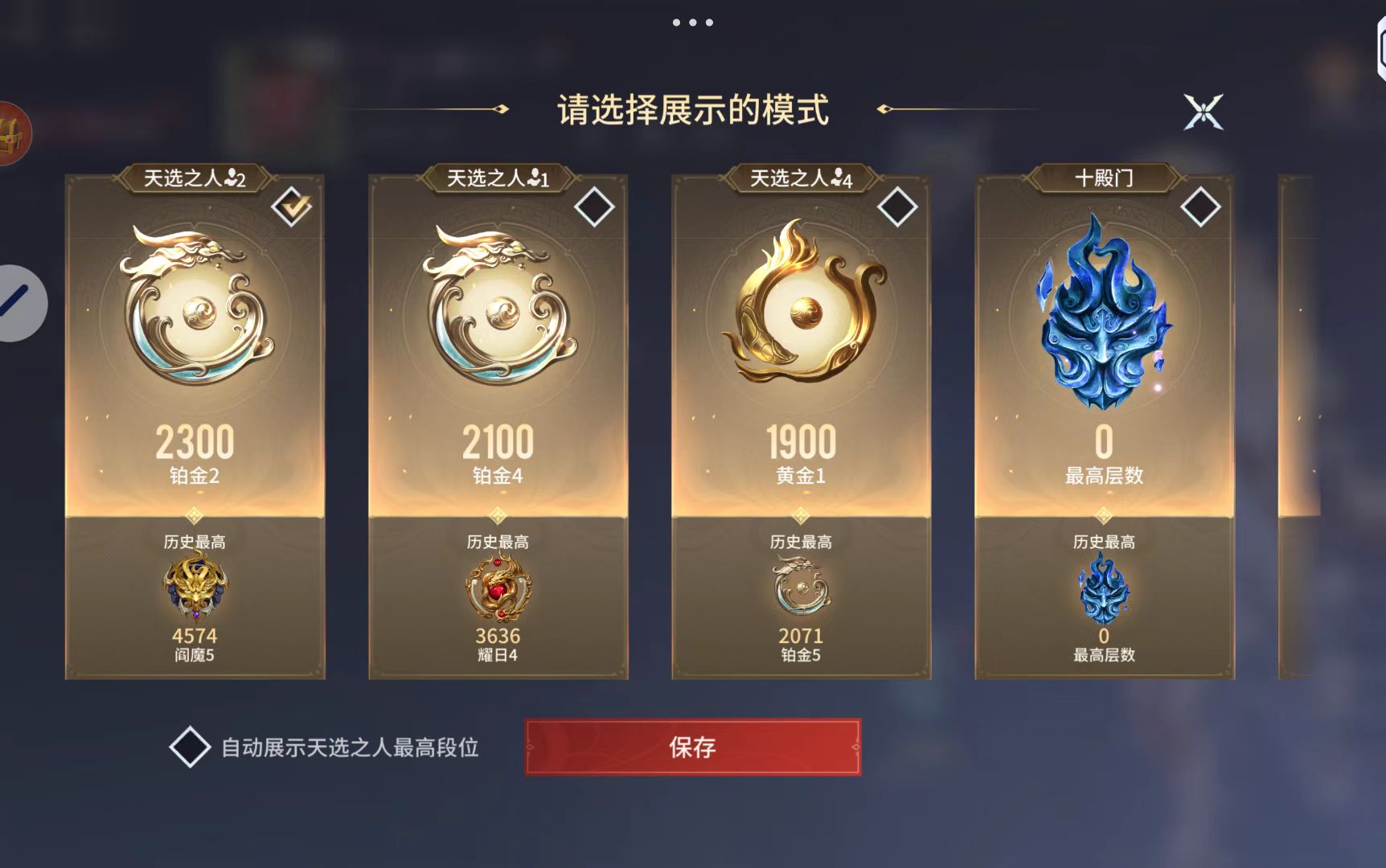Uncheck the ticked box on 铂金2 card
Viewport: 1386px width, 868px height.
(291, 207)
